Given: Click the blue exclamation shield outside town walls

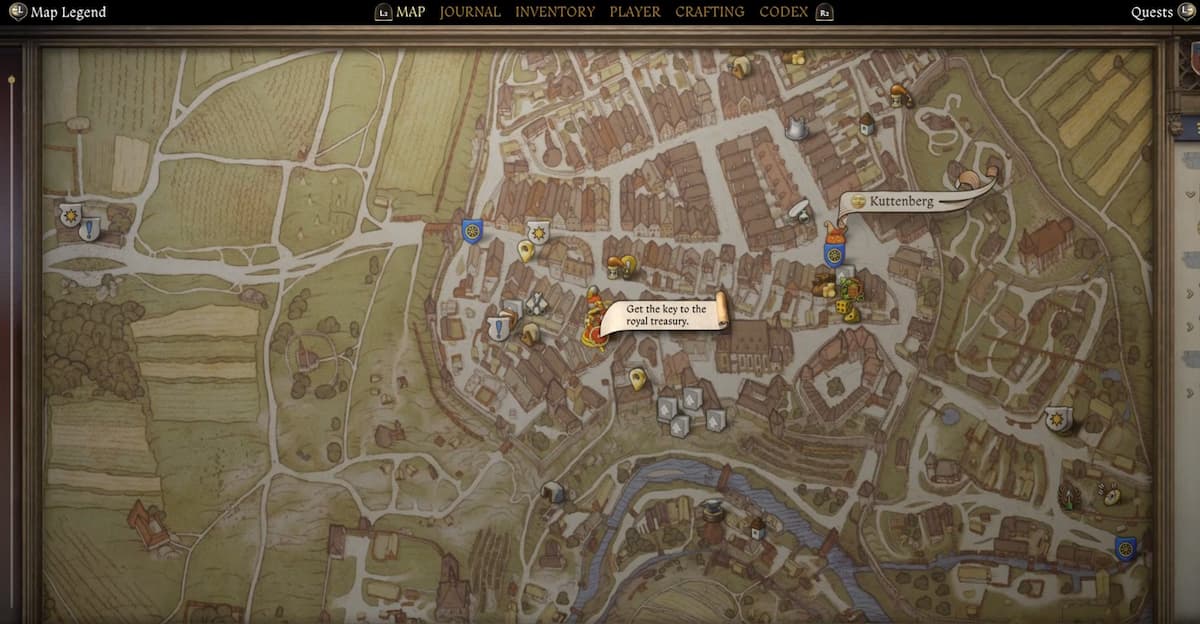Looking at the screenshot, I should (x=90, y=231).
